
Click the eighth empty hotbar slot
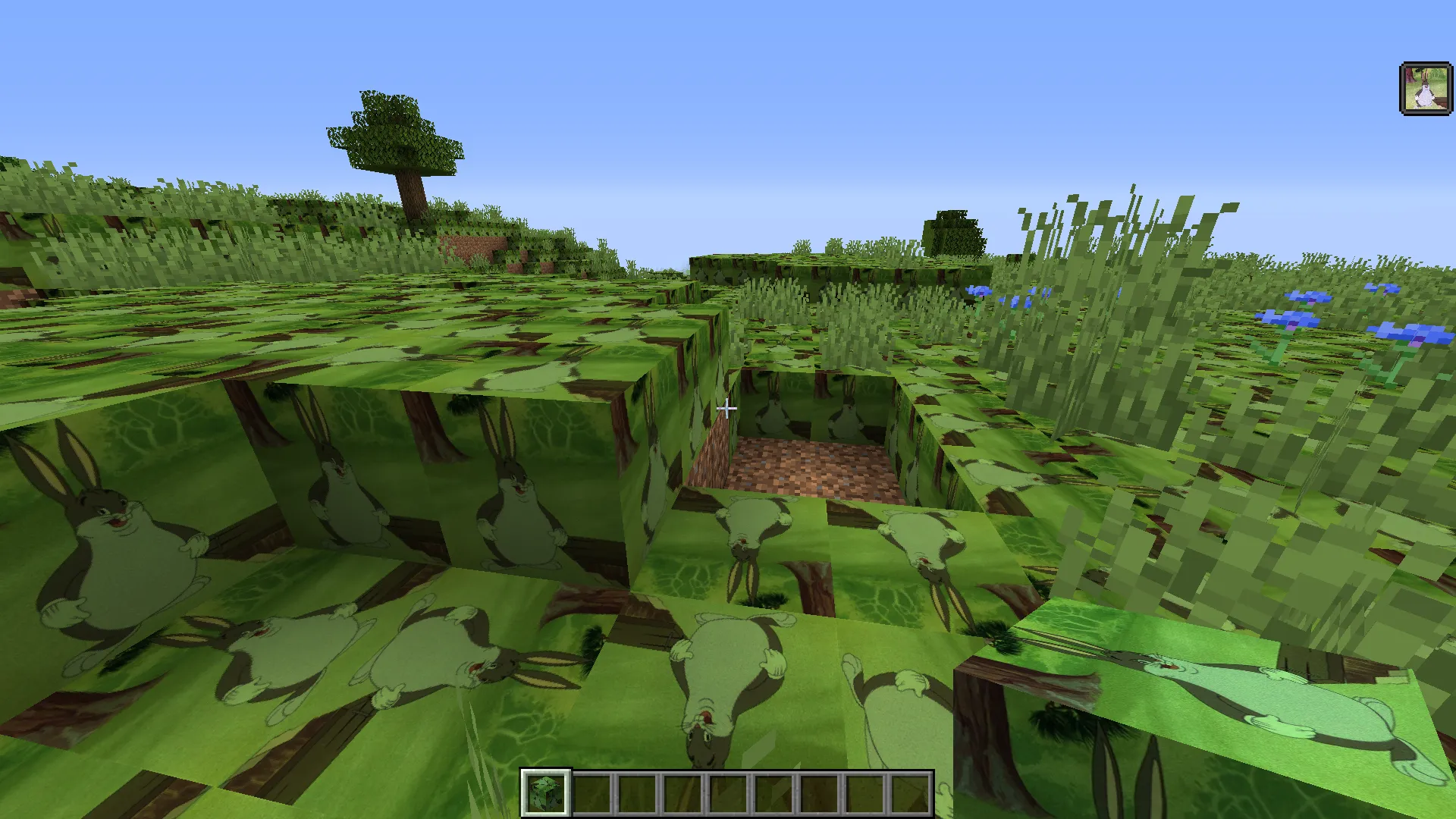point(864,791)
